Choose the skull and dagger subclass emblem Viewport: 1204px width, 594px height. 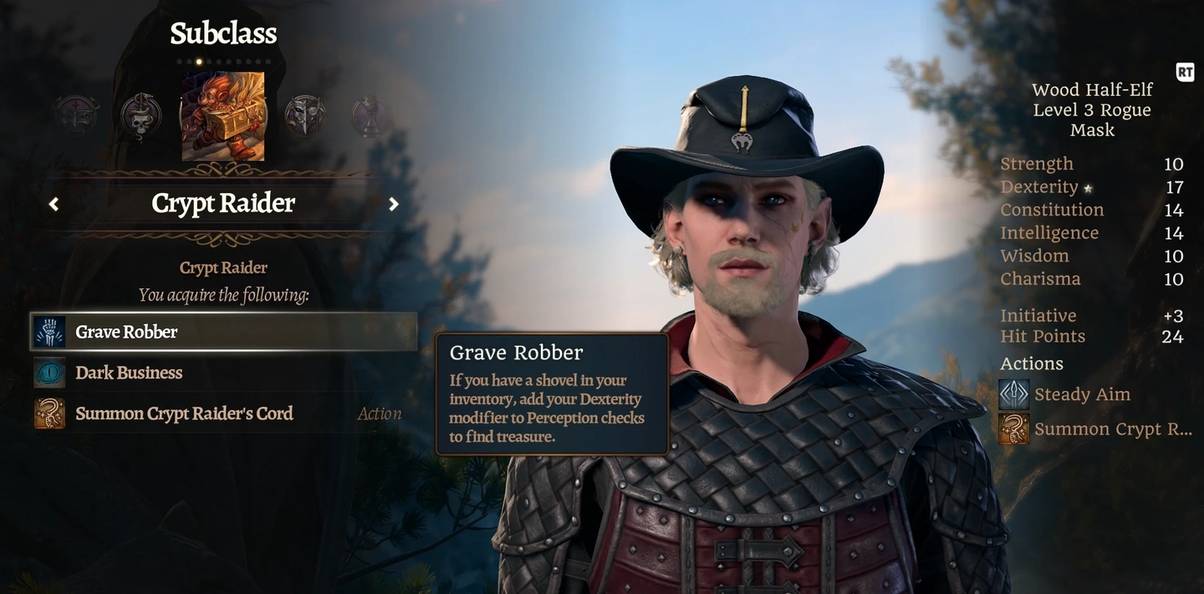(141, 116)
